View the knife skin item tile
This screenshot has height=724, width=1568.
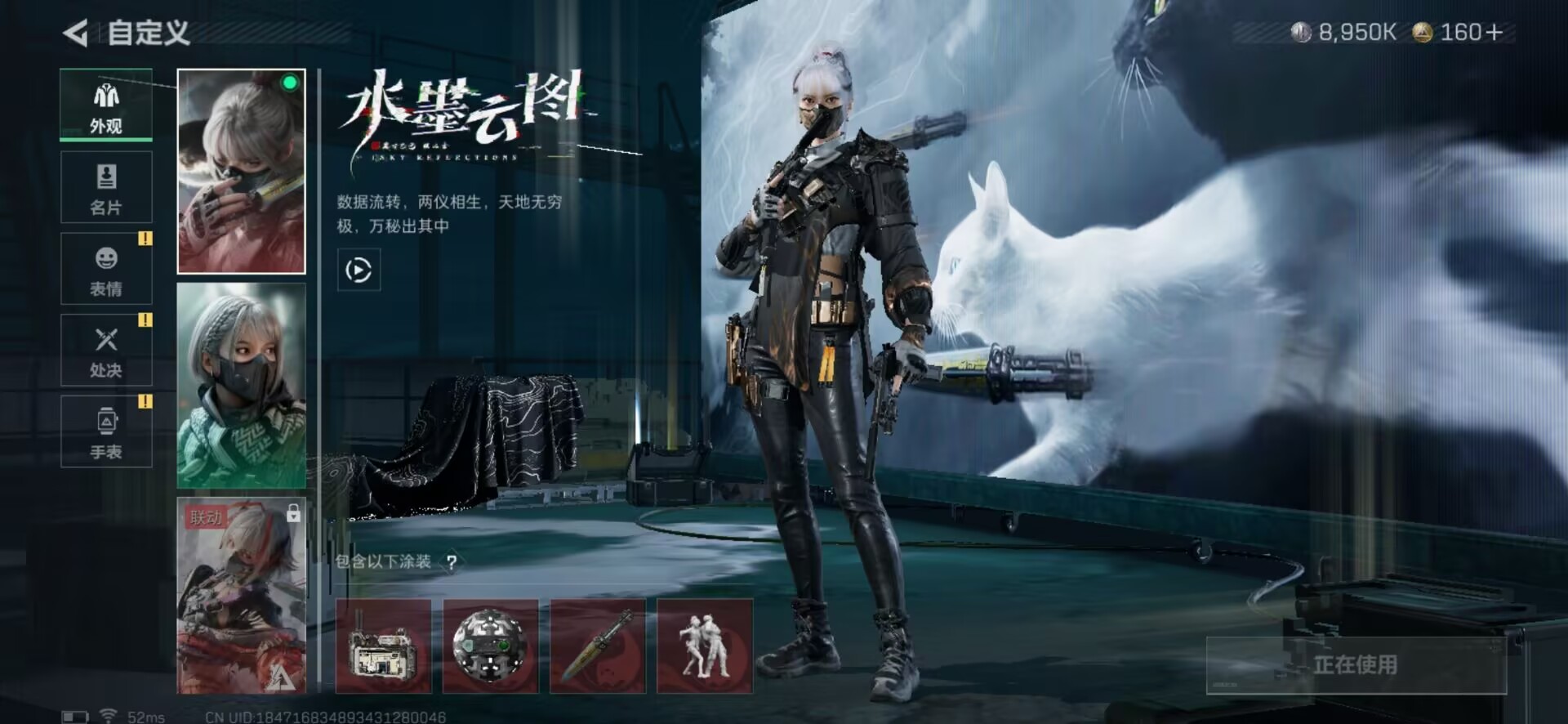tap(597, 646)
